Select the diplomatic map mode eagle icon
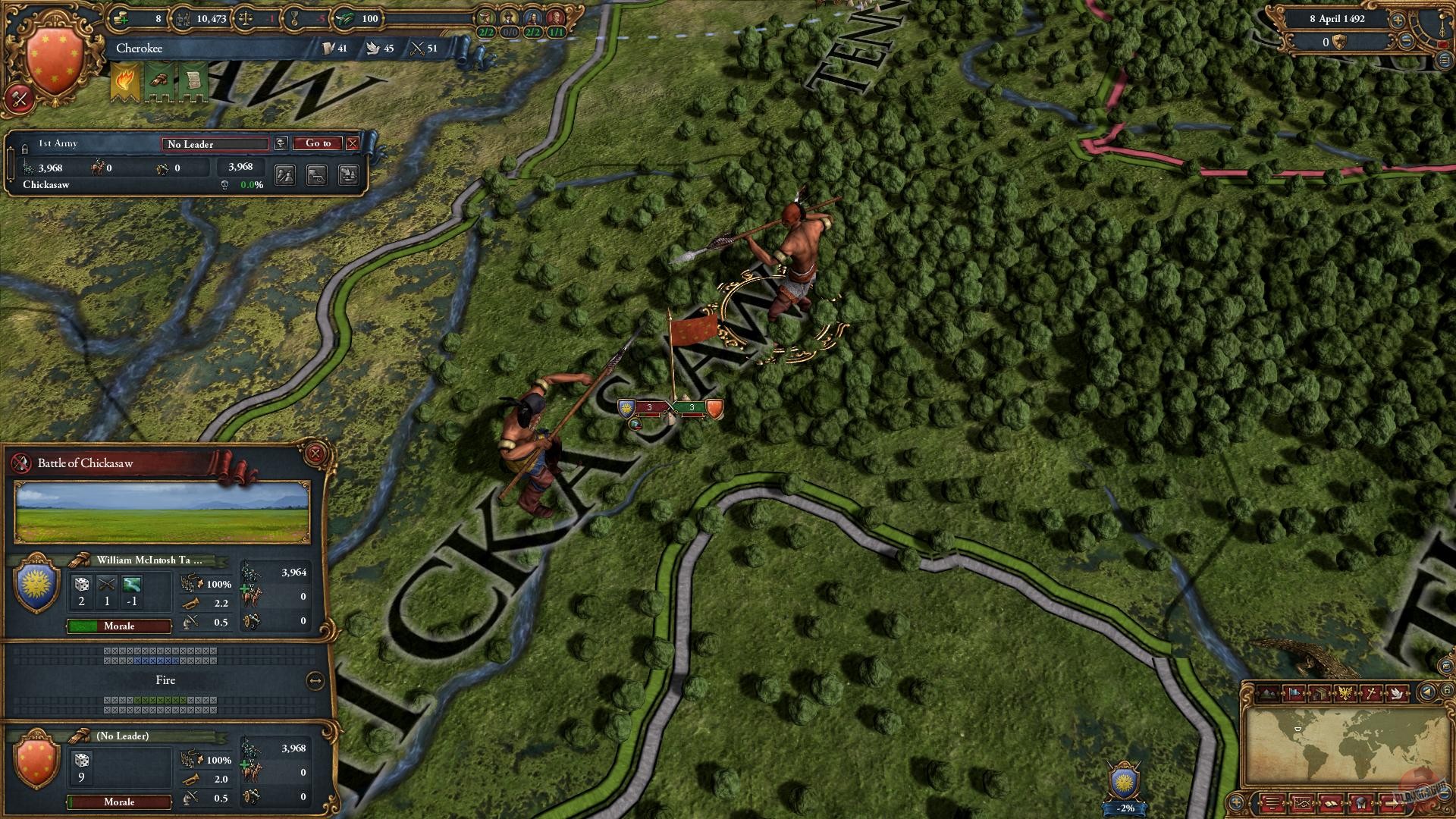 (x=1346, y=692)
